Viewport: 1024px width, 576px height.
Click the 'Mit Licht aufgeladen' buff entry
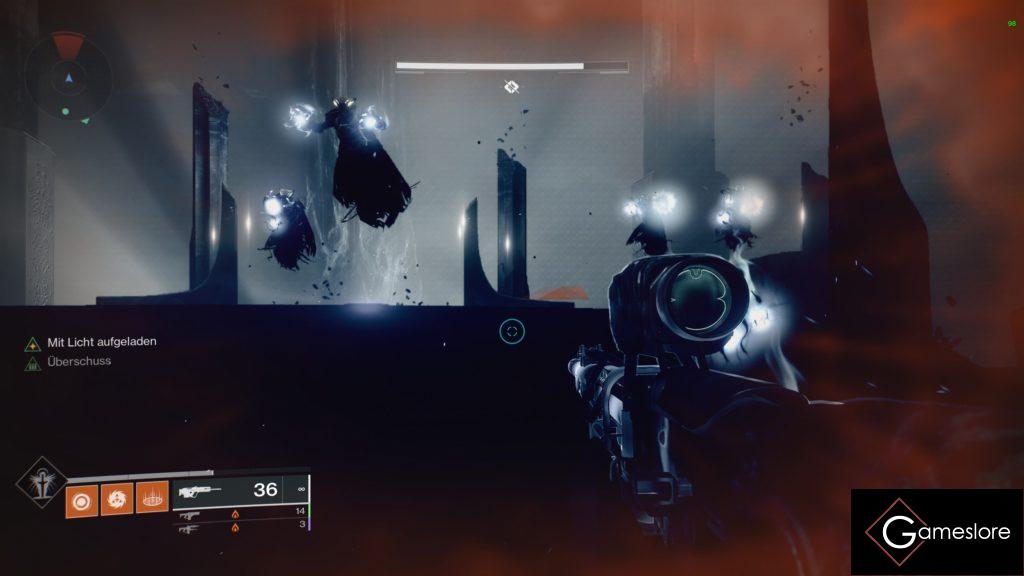pos(101,342)
